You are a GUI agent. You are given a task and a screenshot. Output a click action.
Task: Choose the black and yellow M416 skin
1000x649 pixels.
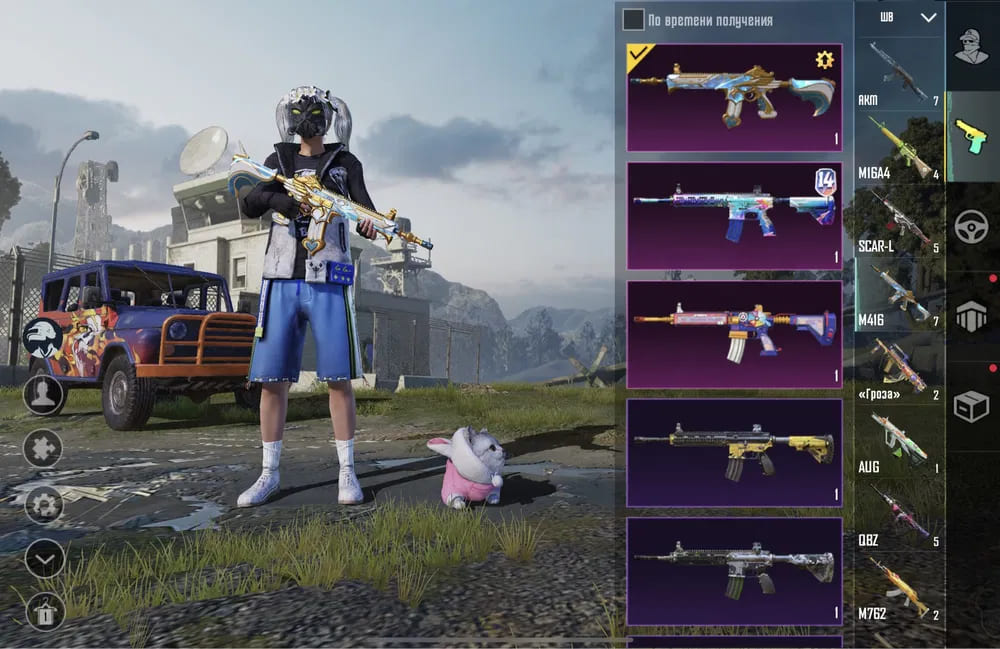[x=734, y=452]
